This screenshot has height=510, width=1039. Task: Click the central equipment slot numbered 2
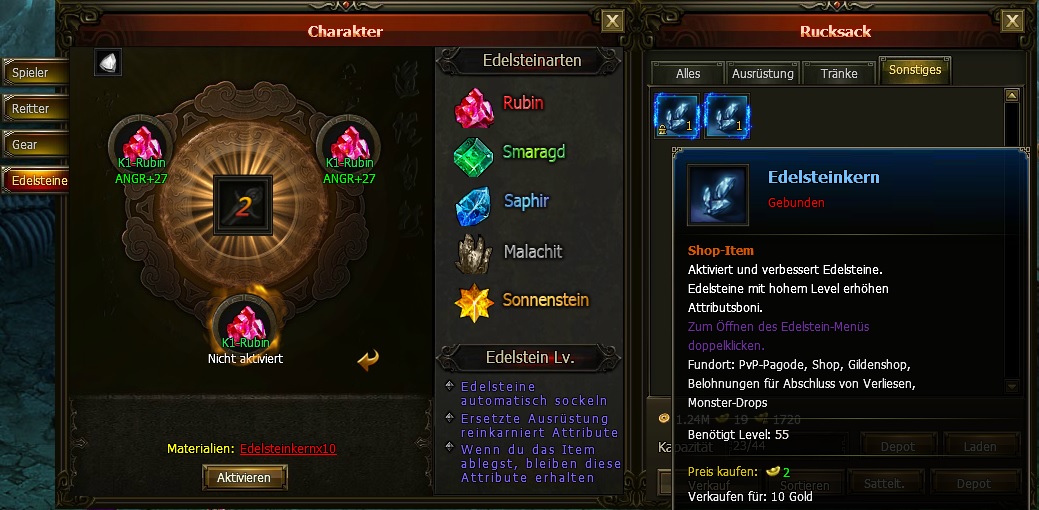point(243,206)
